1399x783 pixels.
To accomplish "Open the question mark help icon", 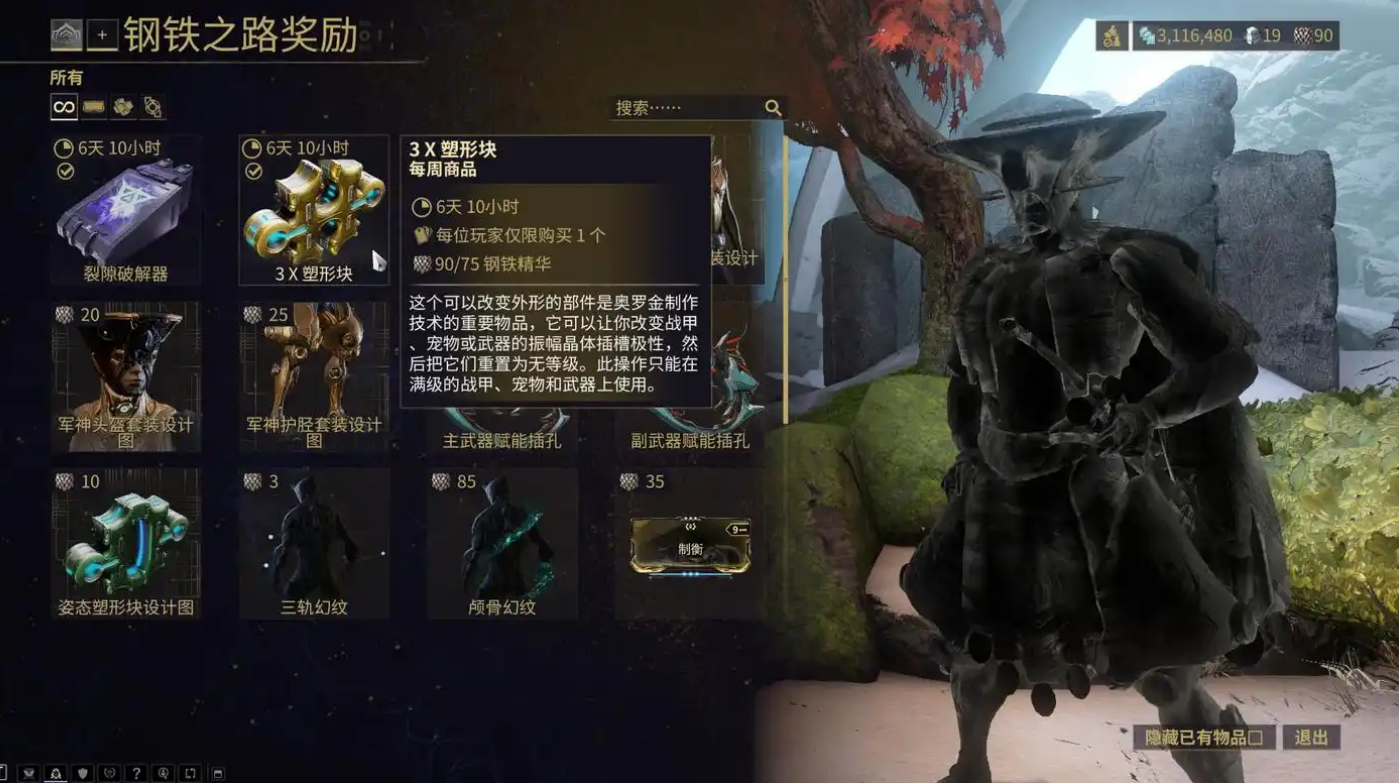I will click(x=136, y=773).
